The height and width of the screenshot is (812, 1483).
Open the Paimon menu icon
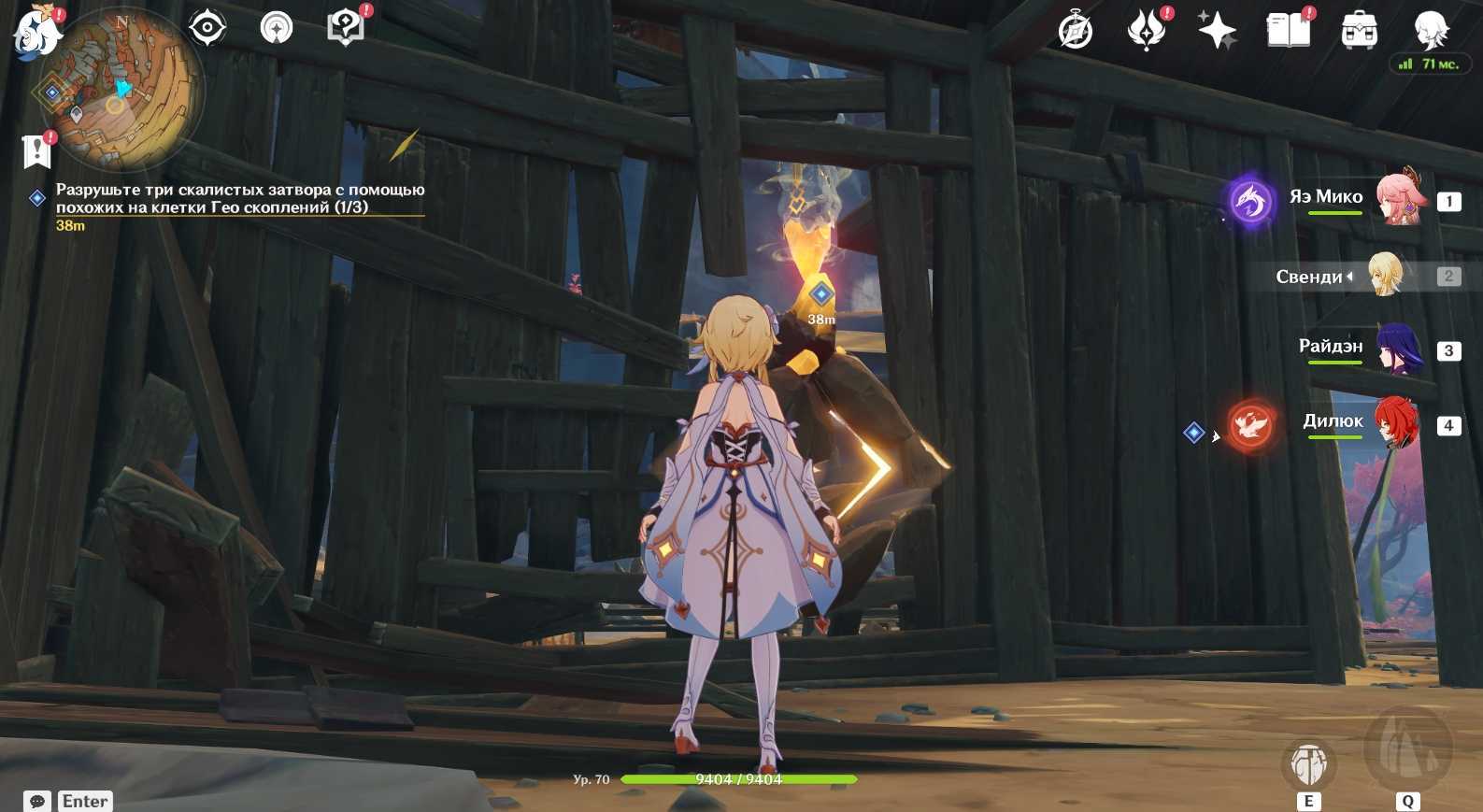pos(36,30)
